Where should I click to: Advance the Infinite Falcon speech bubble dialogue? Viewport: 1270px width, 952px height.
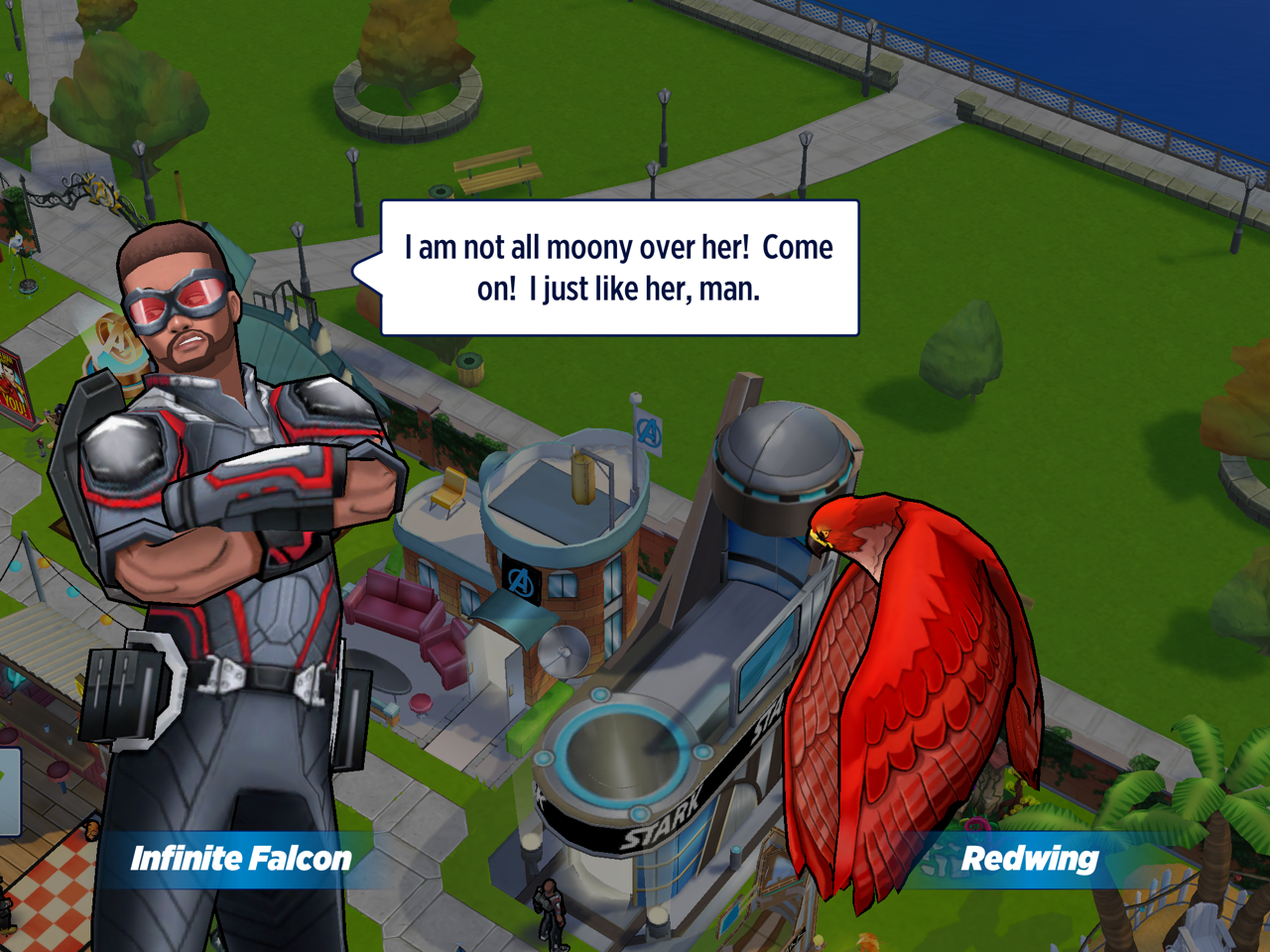[619, 268]
